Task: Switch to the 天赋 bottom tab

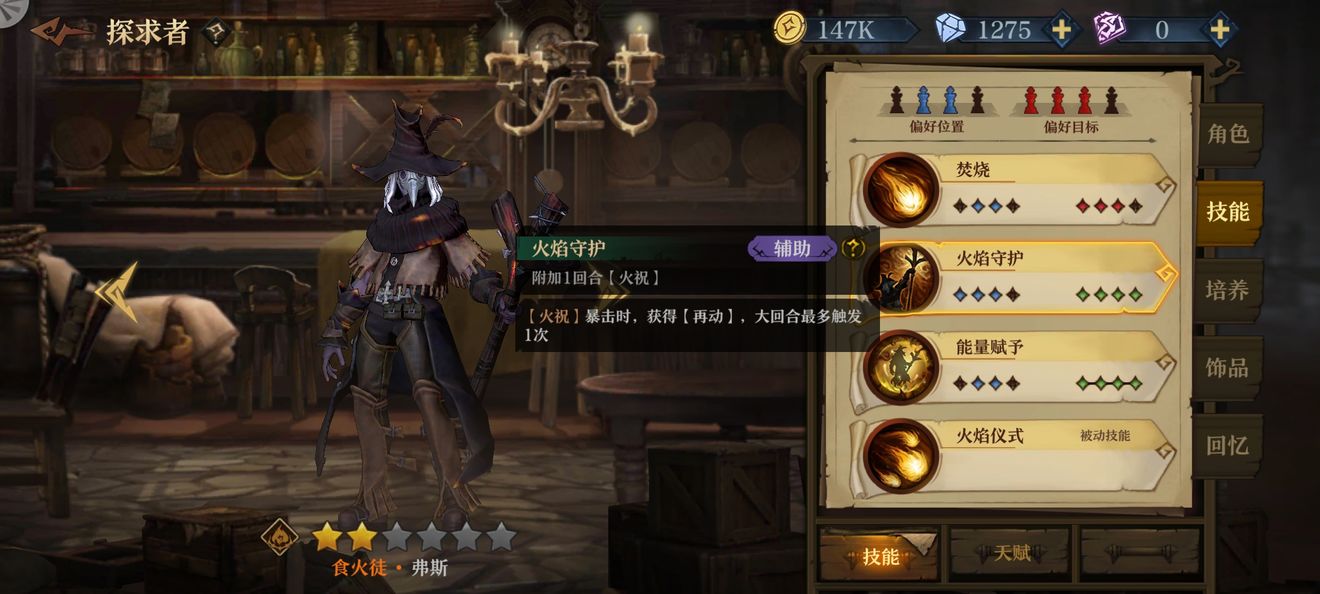Action: click(x=1011, y=553)
